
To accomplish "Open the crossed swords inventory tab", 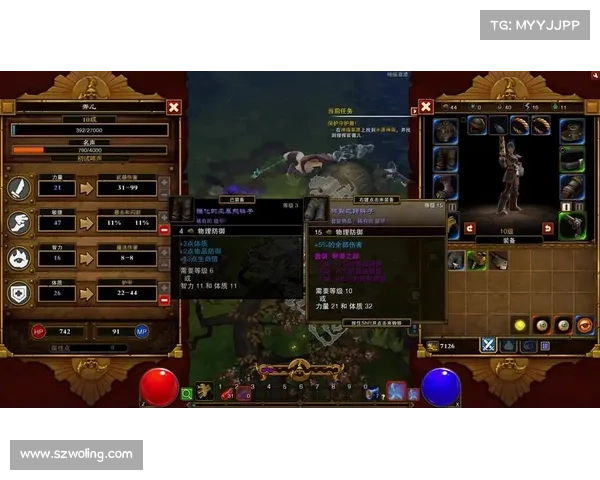I will click(x=489, y=345).
